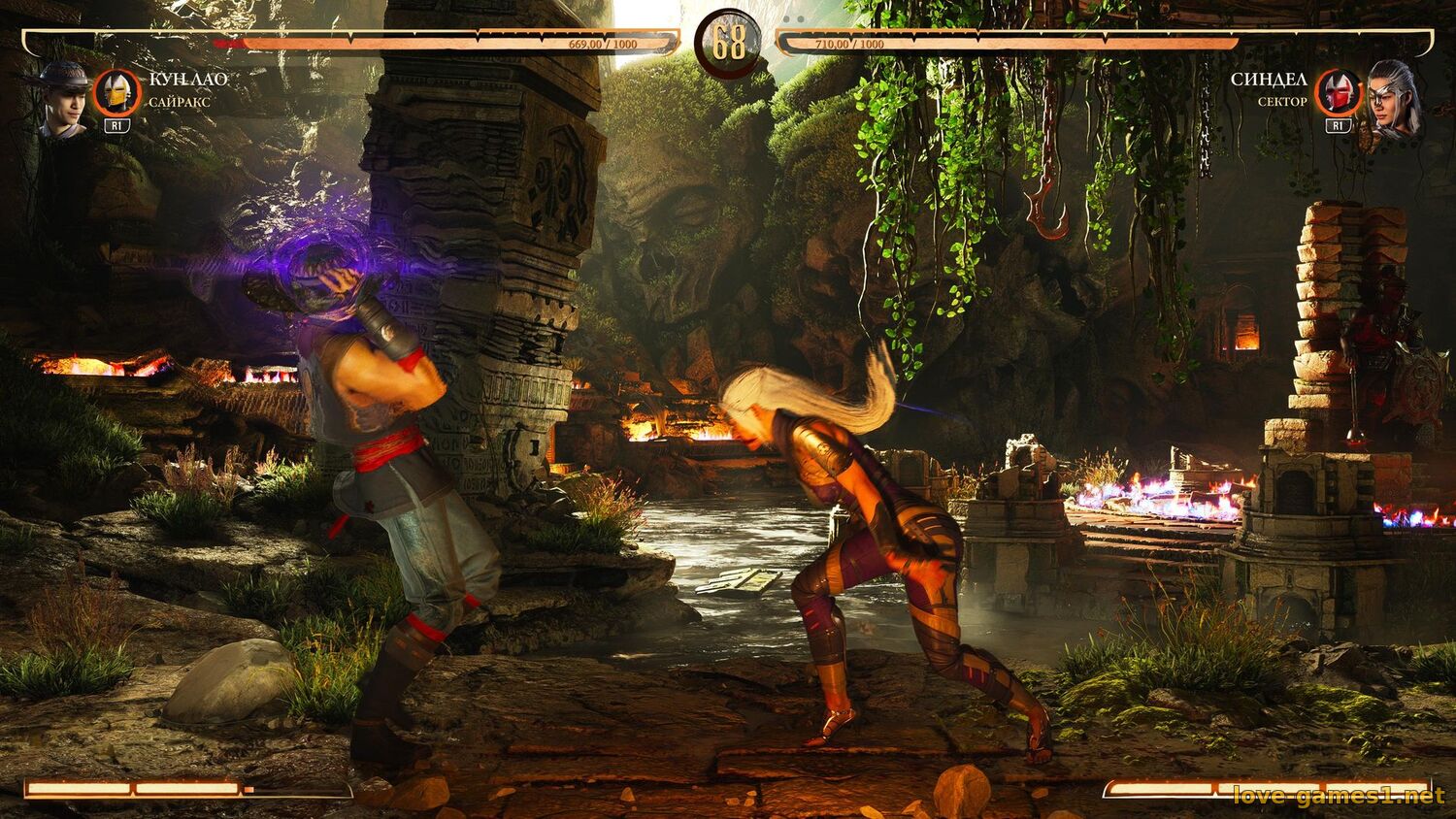Select the Sektor kameo icon
1456x819 pixels.
[x=1339, y=92]
